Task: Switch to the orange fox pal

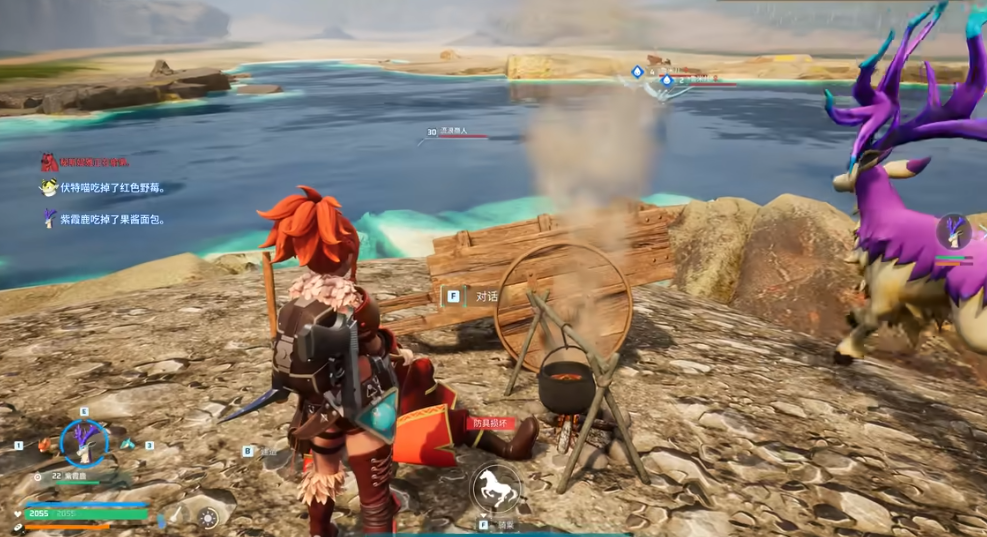Action: (x=44, y=445)
